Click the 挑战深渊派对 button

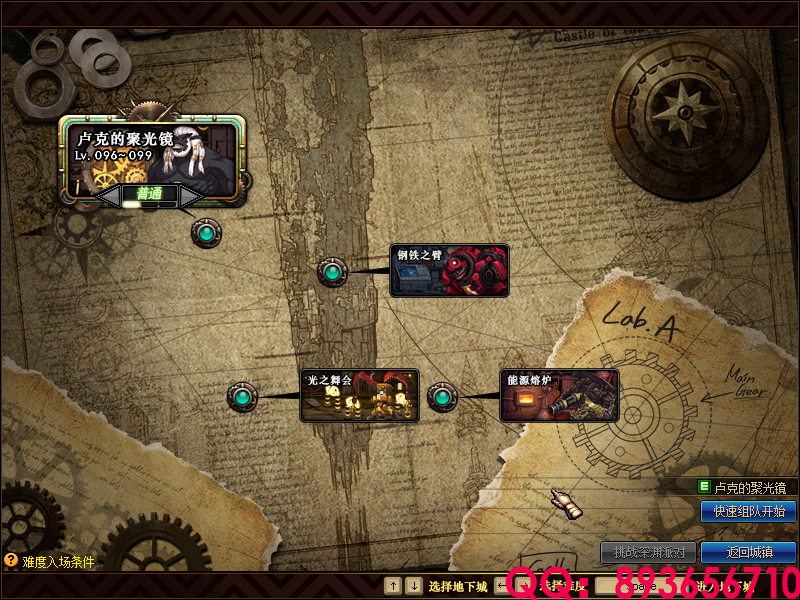648,552
